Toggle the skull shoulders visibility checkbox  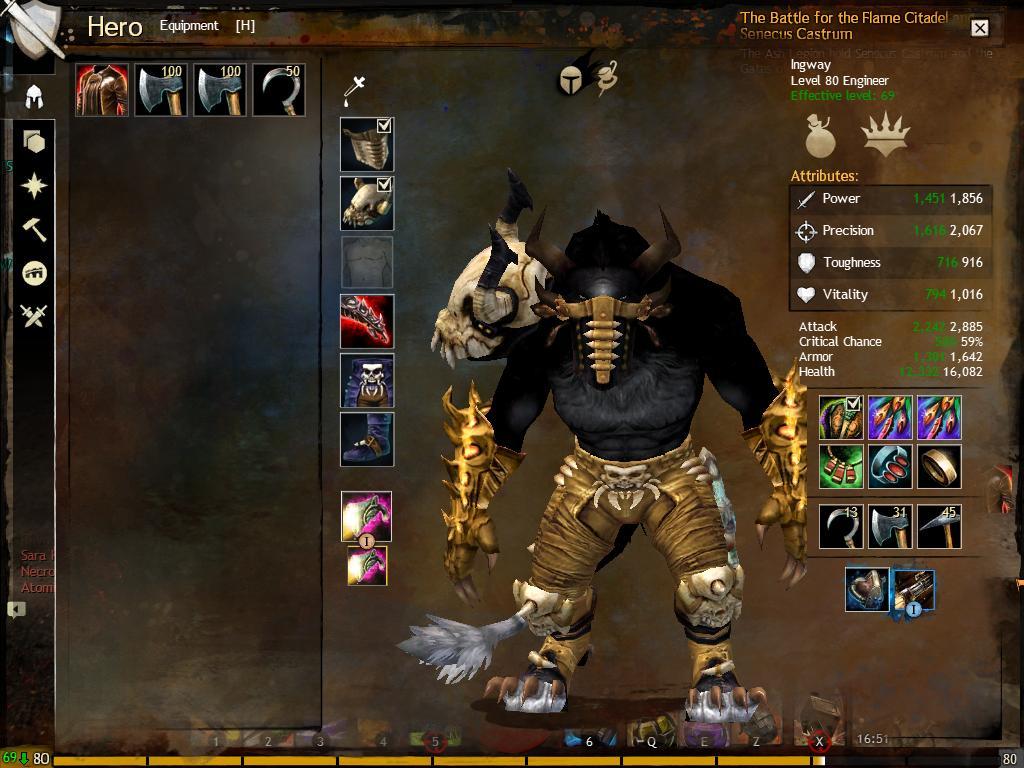[384, 185]
